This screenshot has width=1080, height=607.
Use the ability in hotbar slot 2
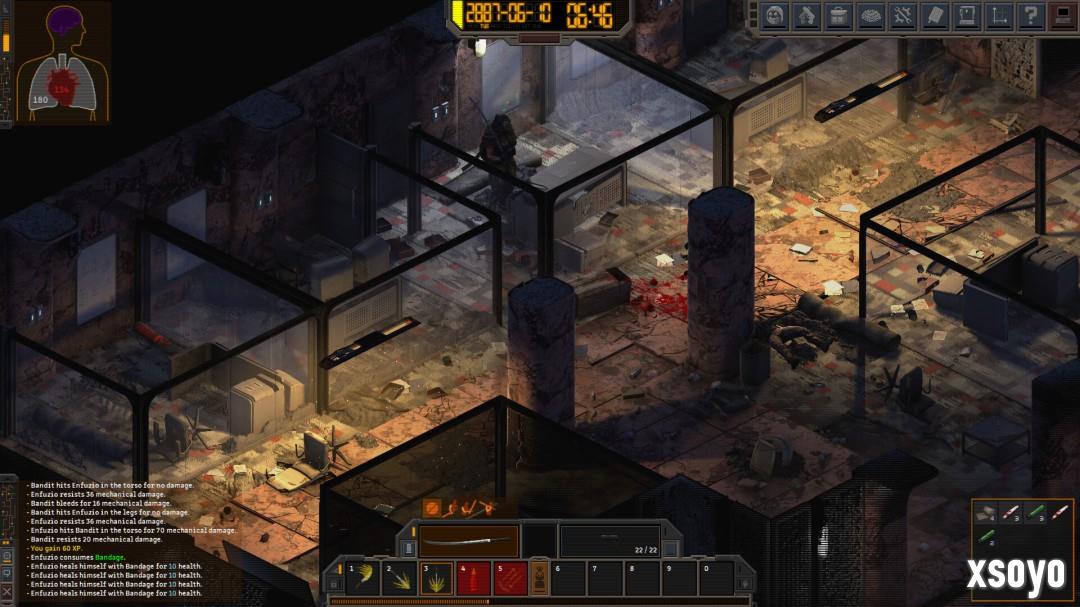[401, 578]
